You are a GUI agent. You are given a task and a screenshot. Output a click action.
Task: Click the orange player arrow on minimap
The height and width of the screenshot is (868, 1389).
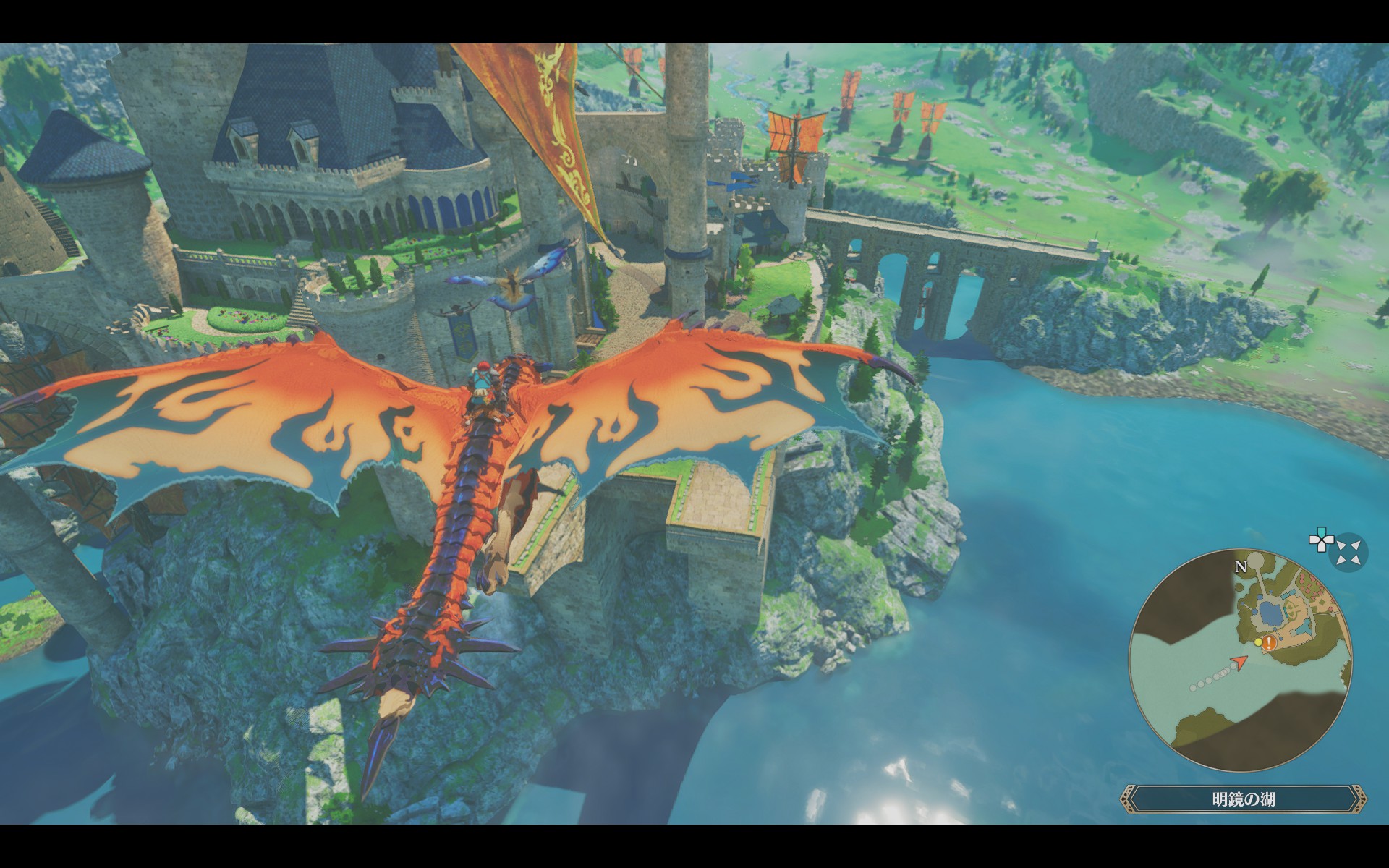tap(1241, 661)
